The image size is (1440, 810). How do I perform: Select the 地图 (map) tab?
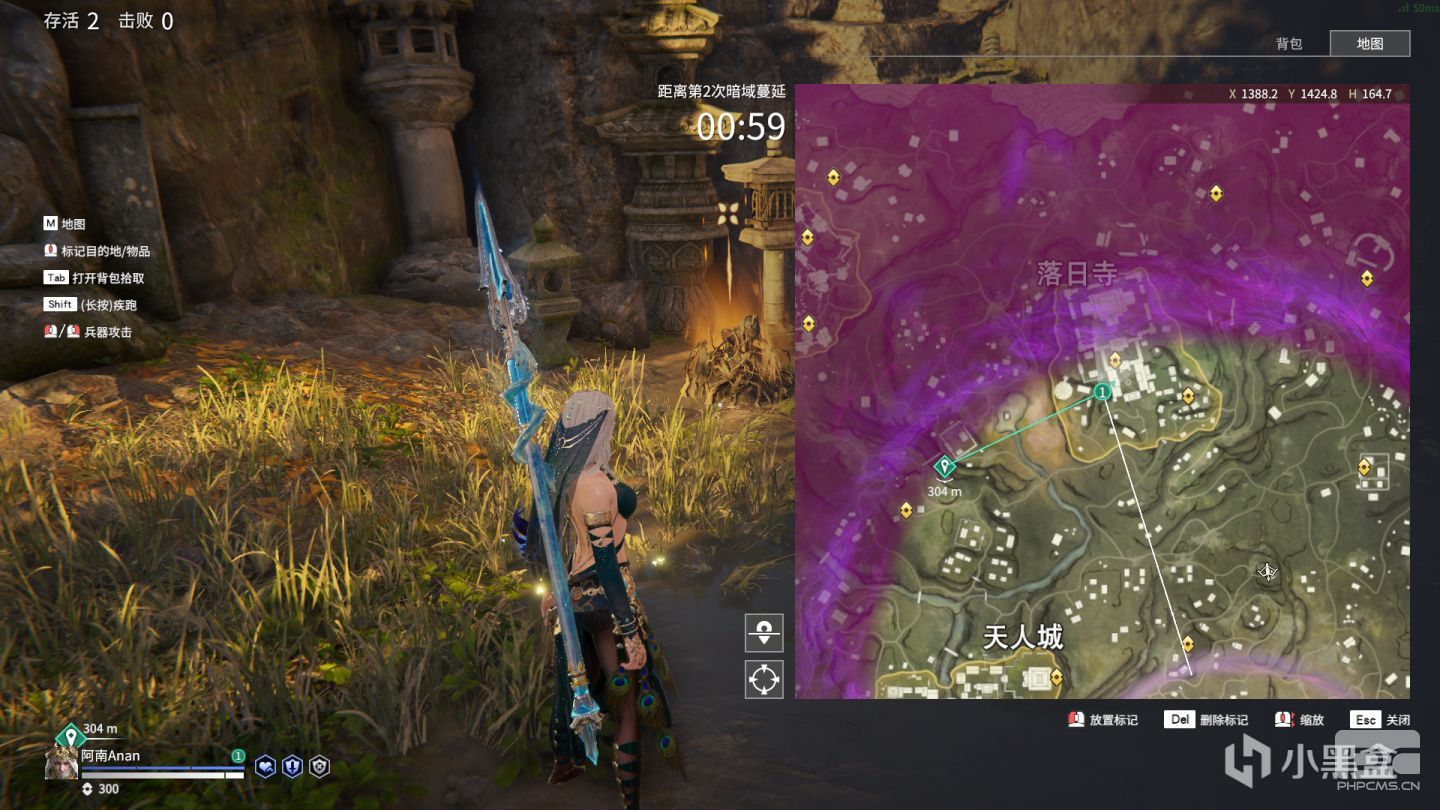1369,44
